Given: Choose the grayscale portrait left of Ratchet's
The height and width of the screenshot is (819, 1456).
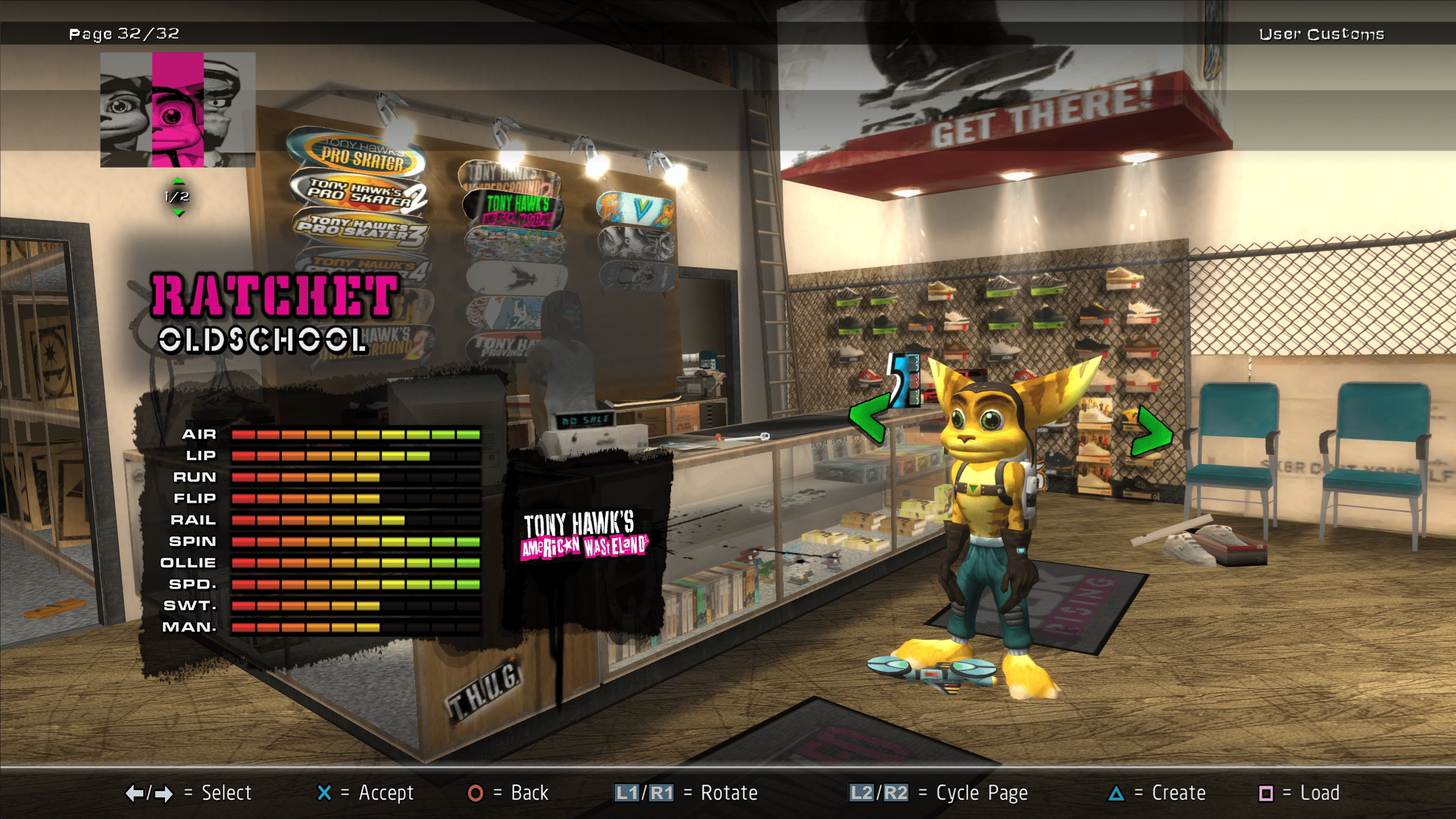Looking at the screenshot, I should pyautogui.click(x=126, y=110).
